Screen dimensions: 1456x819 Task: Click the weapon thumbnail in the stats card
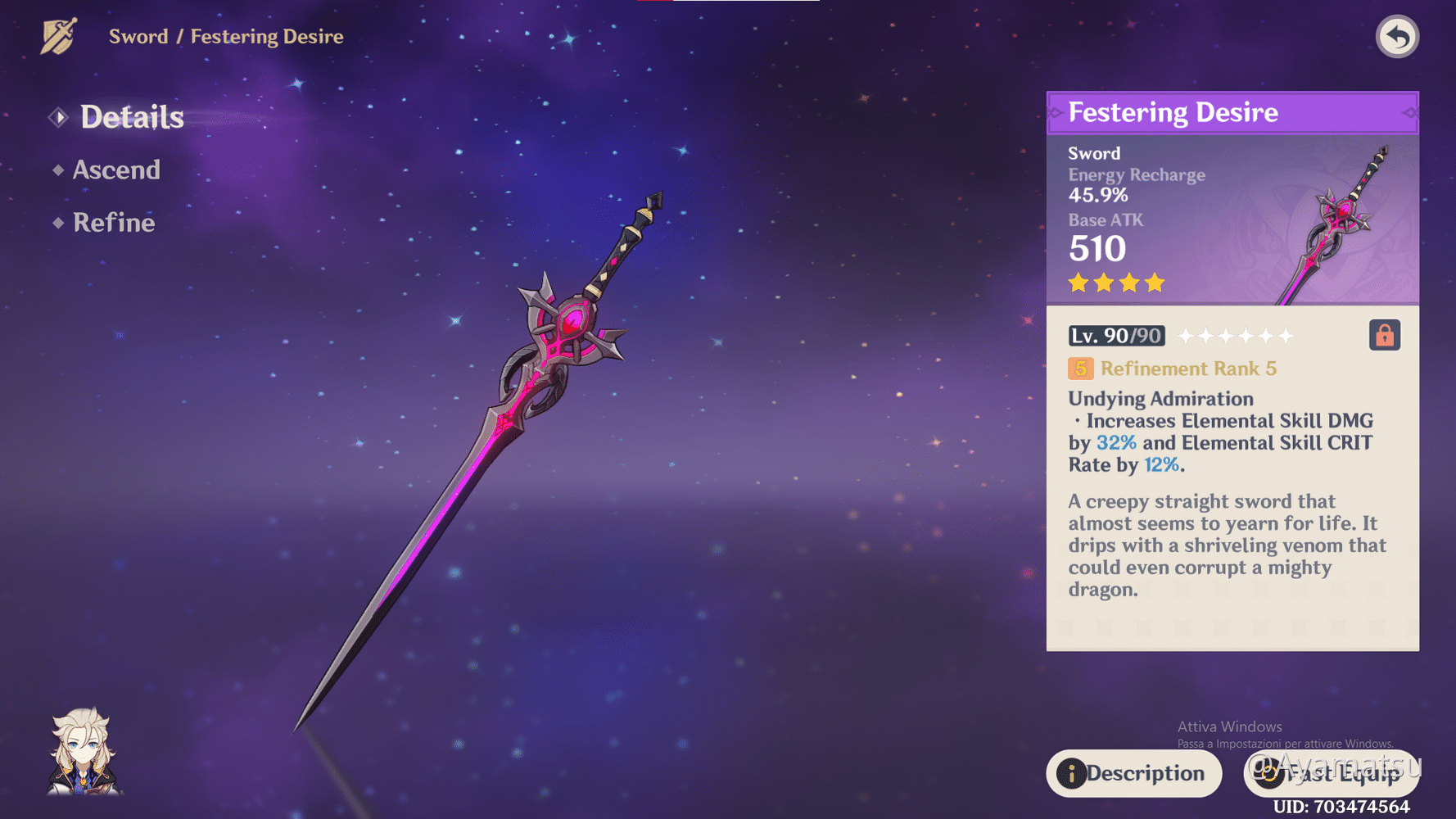[x=1335, y=221]
